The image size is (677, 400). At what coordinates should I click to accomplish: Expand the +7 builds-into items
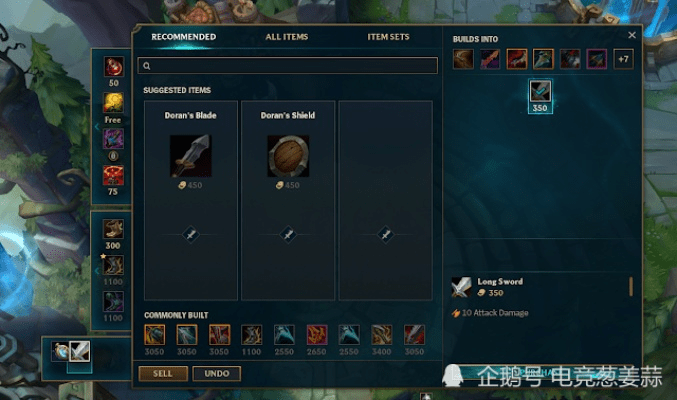pos(623,59)
